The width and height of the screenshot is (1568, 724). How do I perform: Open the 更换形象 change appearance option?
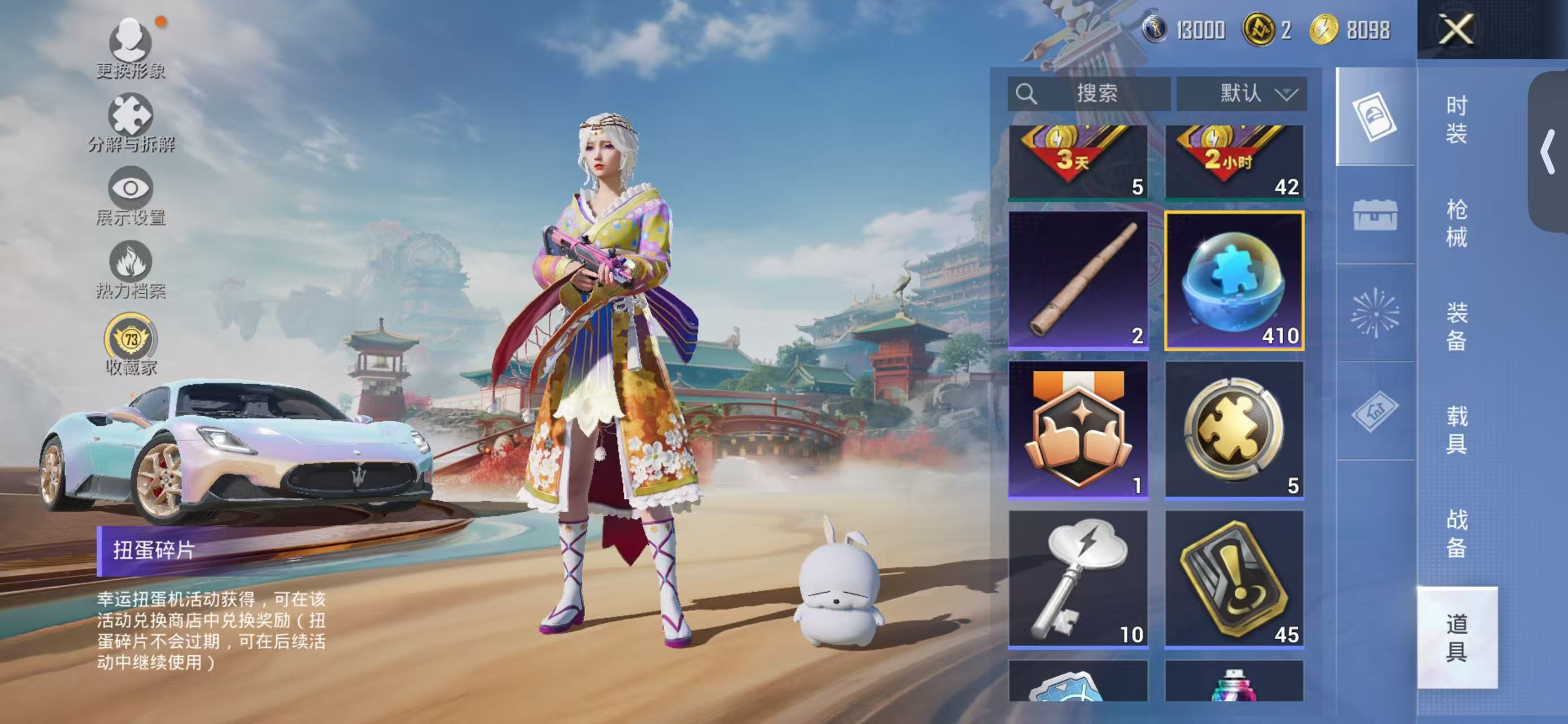tap(130, 49)
